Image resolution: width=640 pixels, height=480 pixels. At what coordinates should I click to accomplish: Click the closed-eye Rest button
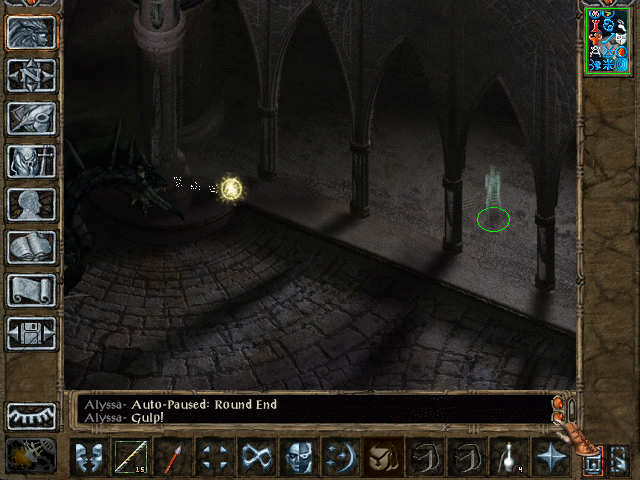click(x=31, y=416)
